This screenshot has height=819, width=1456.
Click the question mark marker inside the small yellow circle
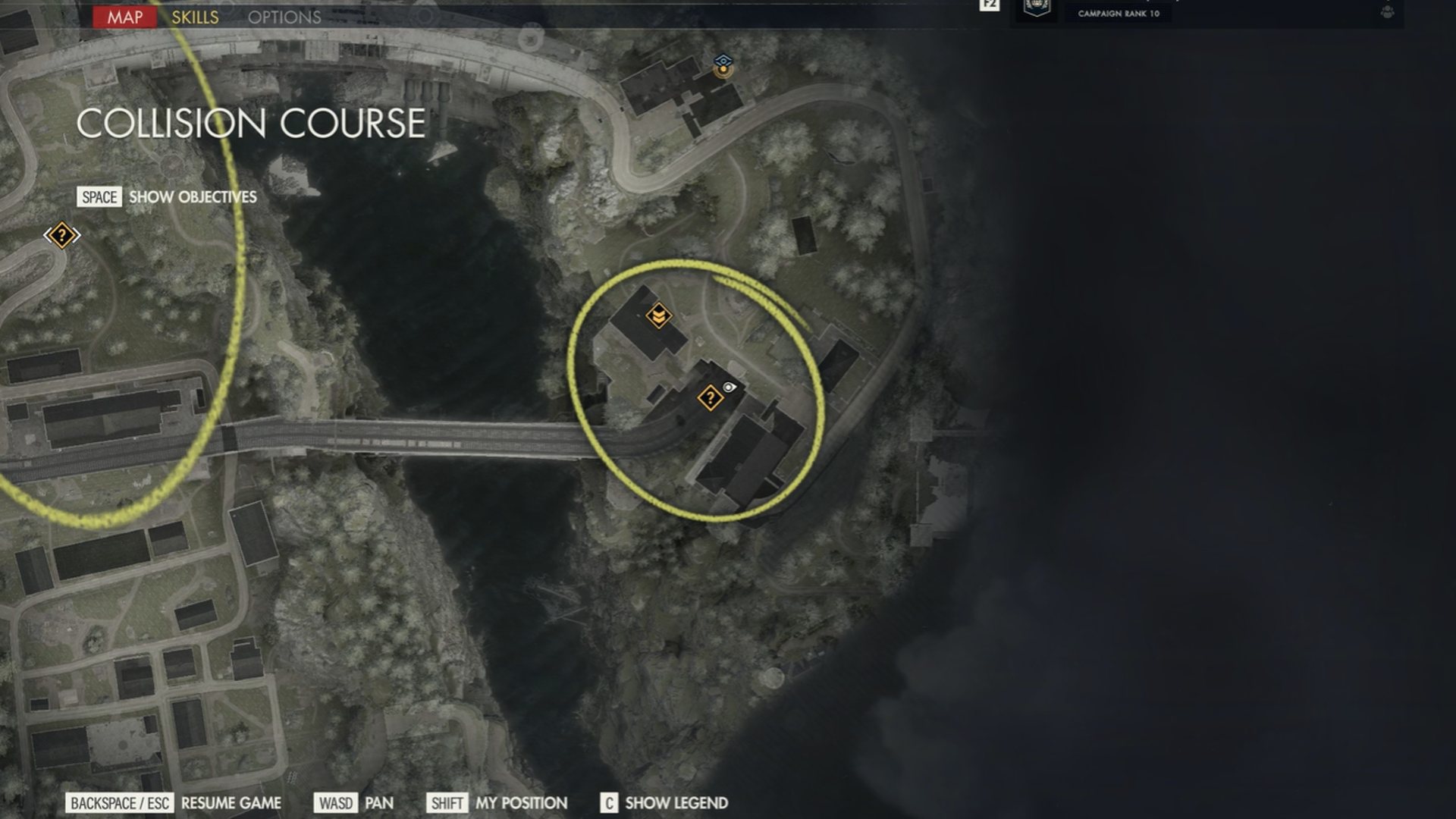click(710, 397)
